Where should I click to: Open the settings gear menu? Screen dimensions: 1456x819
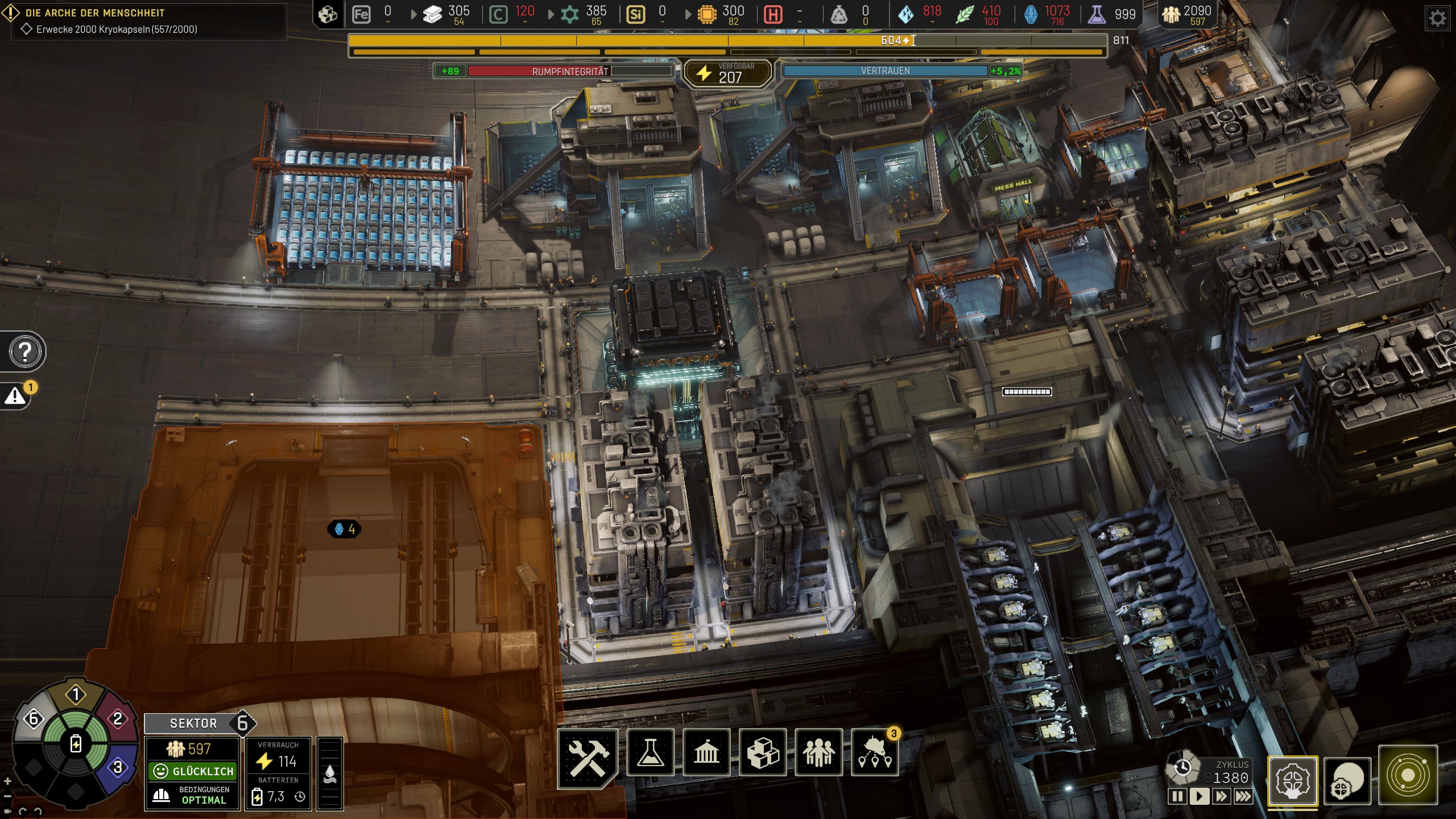tap(1438, 18)
